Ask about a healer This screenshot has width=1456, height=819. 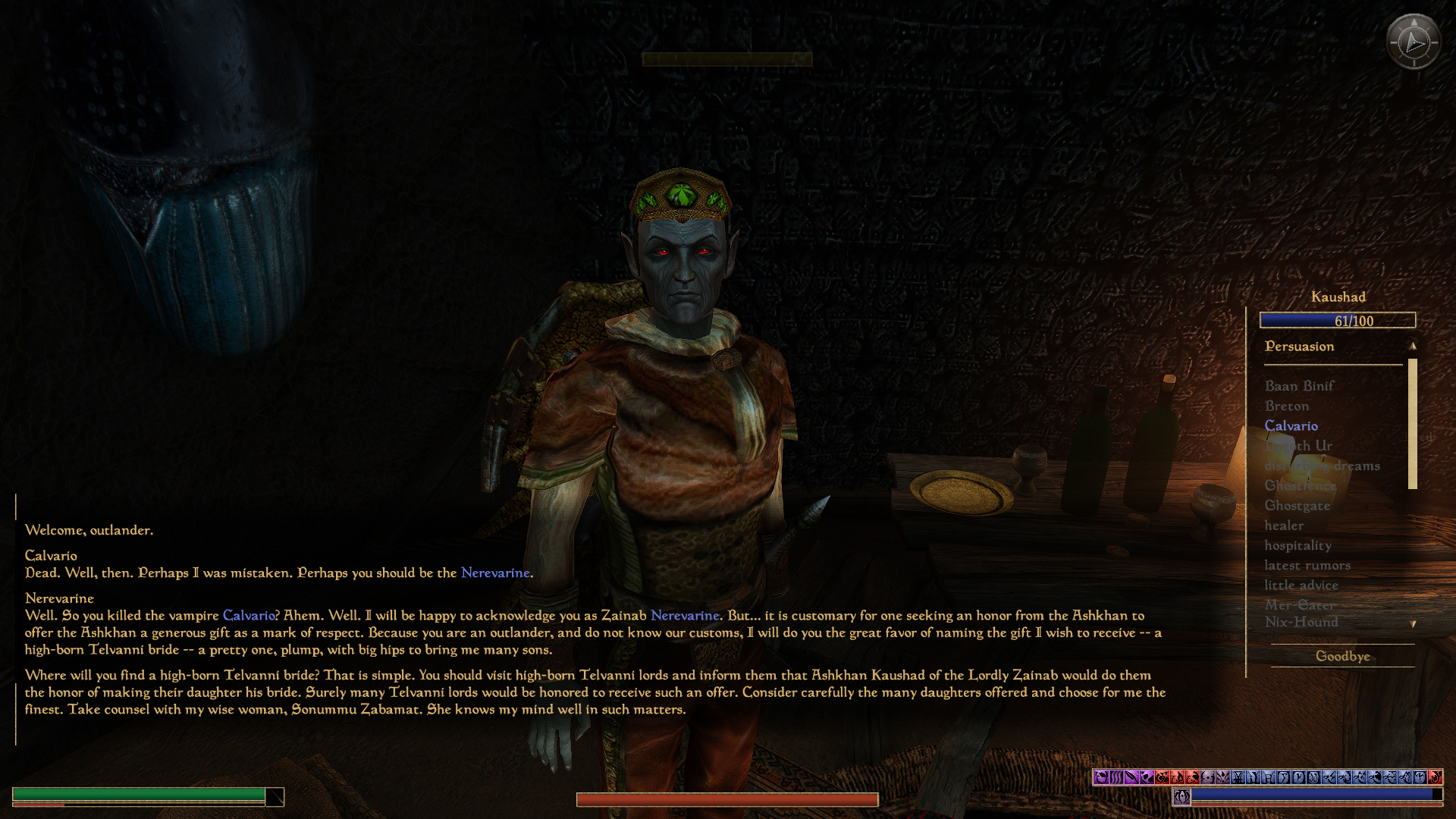pos(1284,526)
